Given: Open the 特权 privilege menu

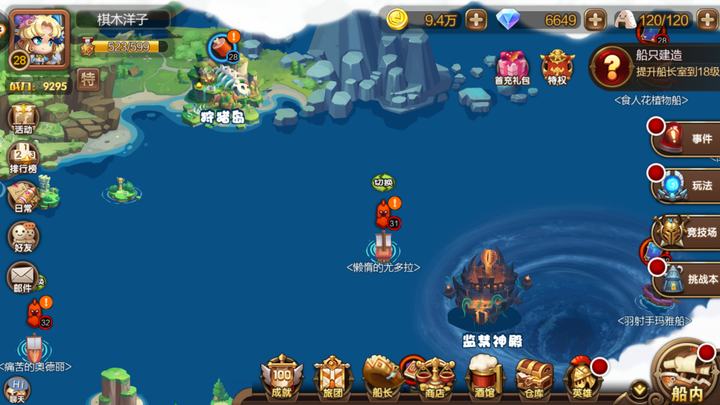Looking at the screenshot, I should point(558,67).
